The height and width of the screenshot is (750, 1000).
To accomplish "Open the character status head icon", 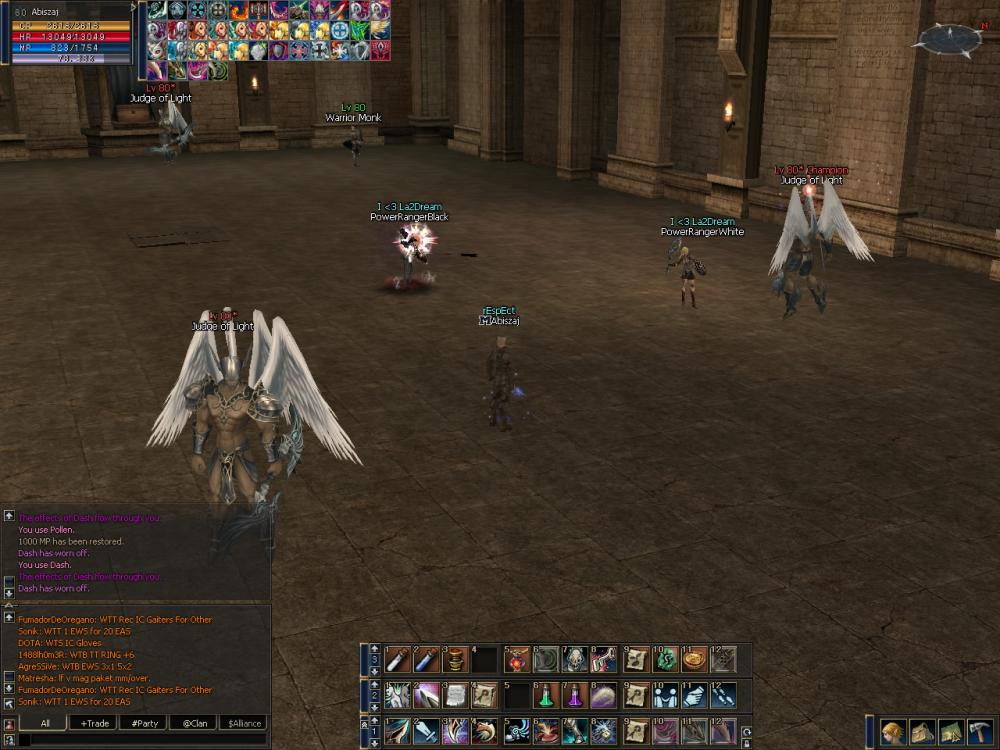I will pyautogui.click(x=893, y=732).
